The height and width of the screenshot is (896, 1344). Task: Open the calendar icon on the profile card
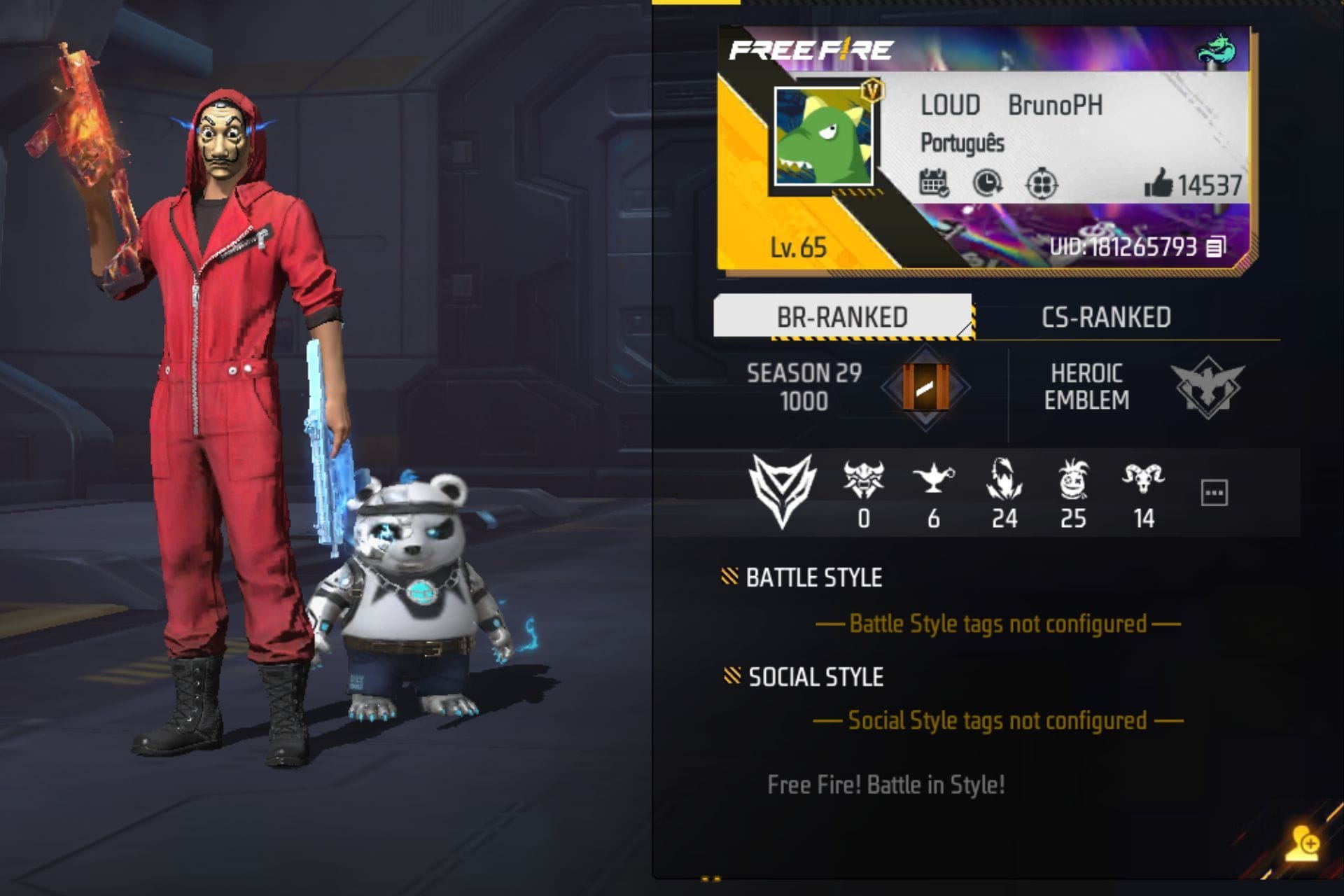tap(934, 183)
